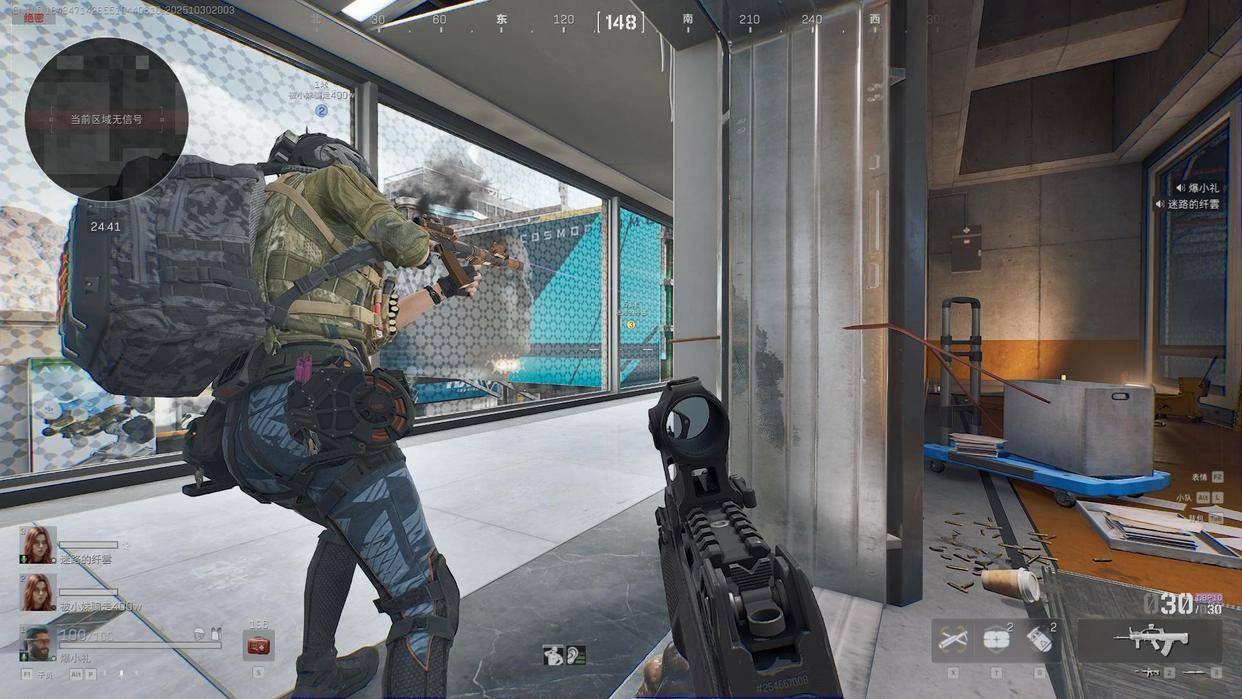Open the circular minimap
The width and height of the screenshot is (1242, 699).
[106, 119]
